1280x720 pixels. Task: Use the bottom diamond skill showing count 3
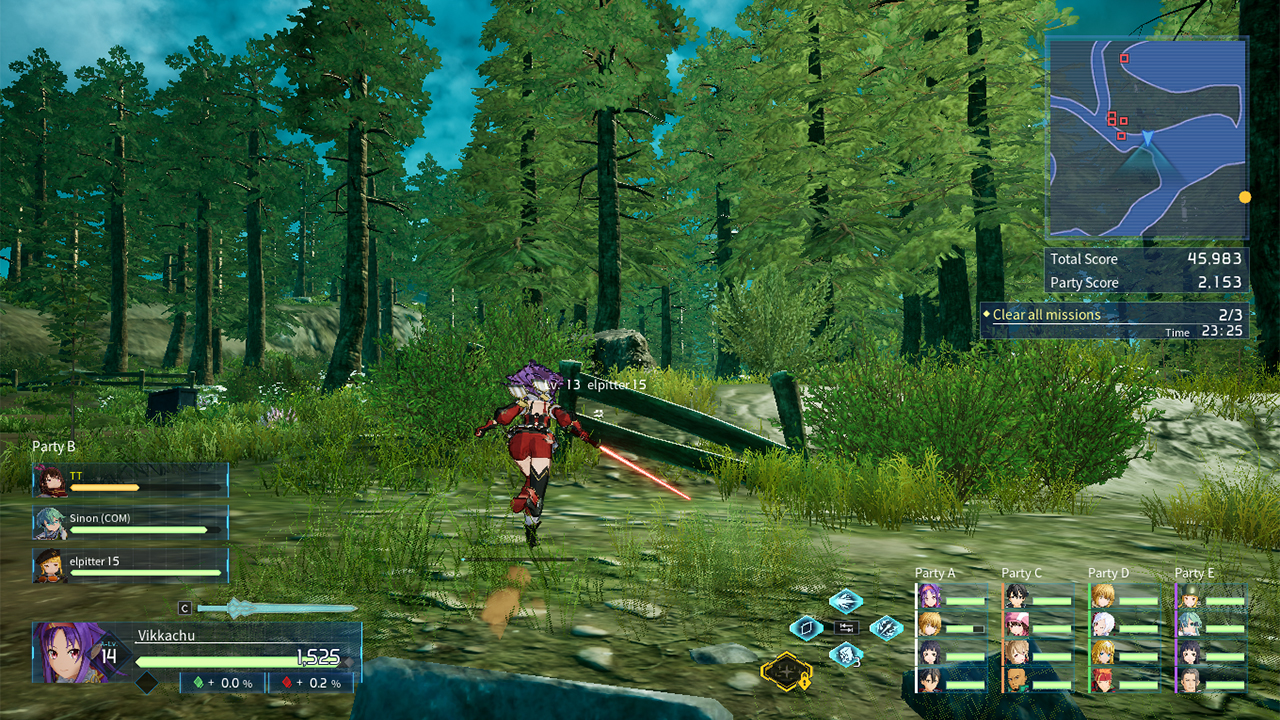coord(846,655)
